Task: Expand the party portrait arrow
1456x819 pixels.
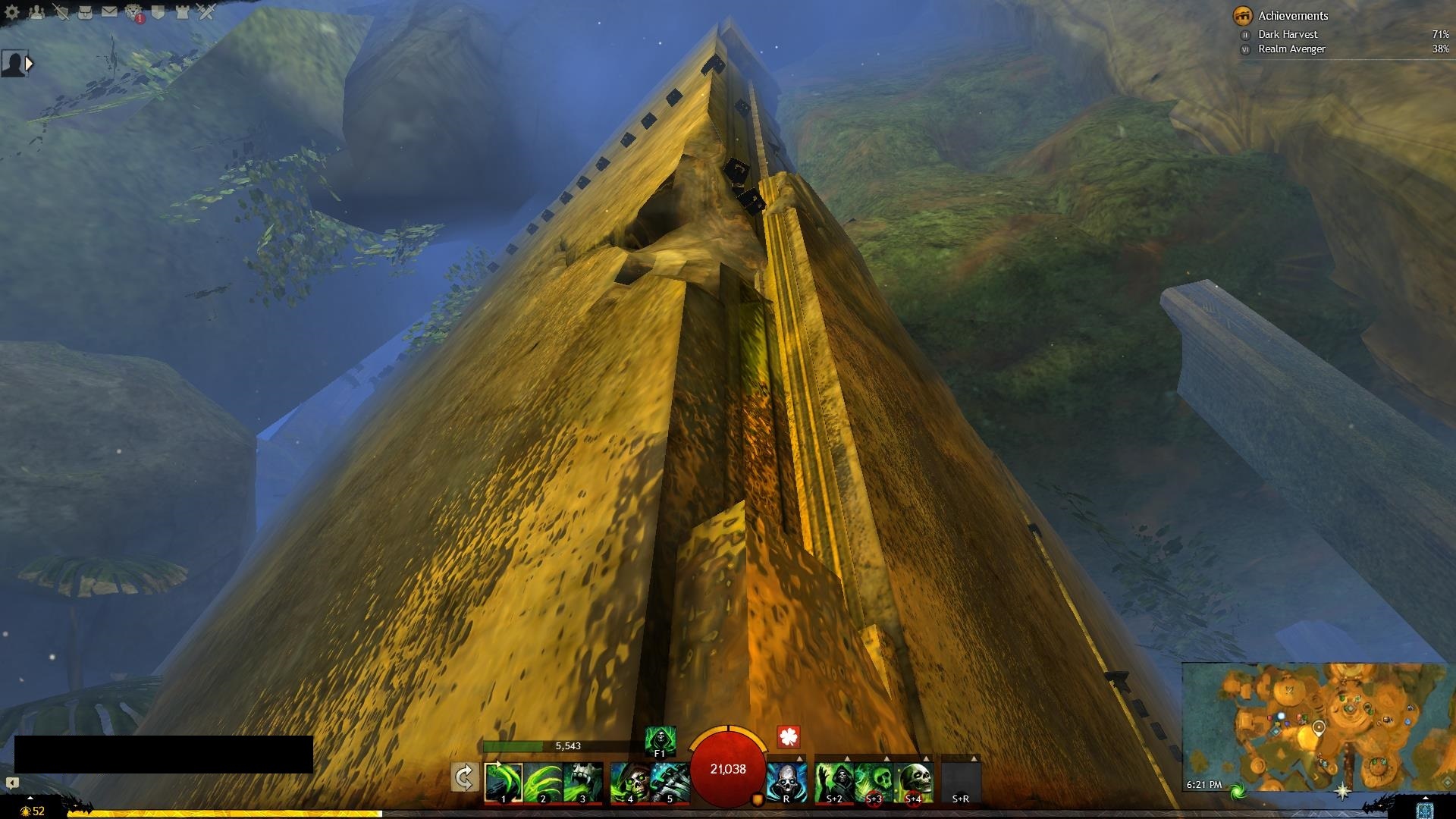Action: (30, 64)
